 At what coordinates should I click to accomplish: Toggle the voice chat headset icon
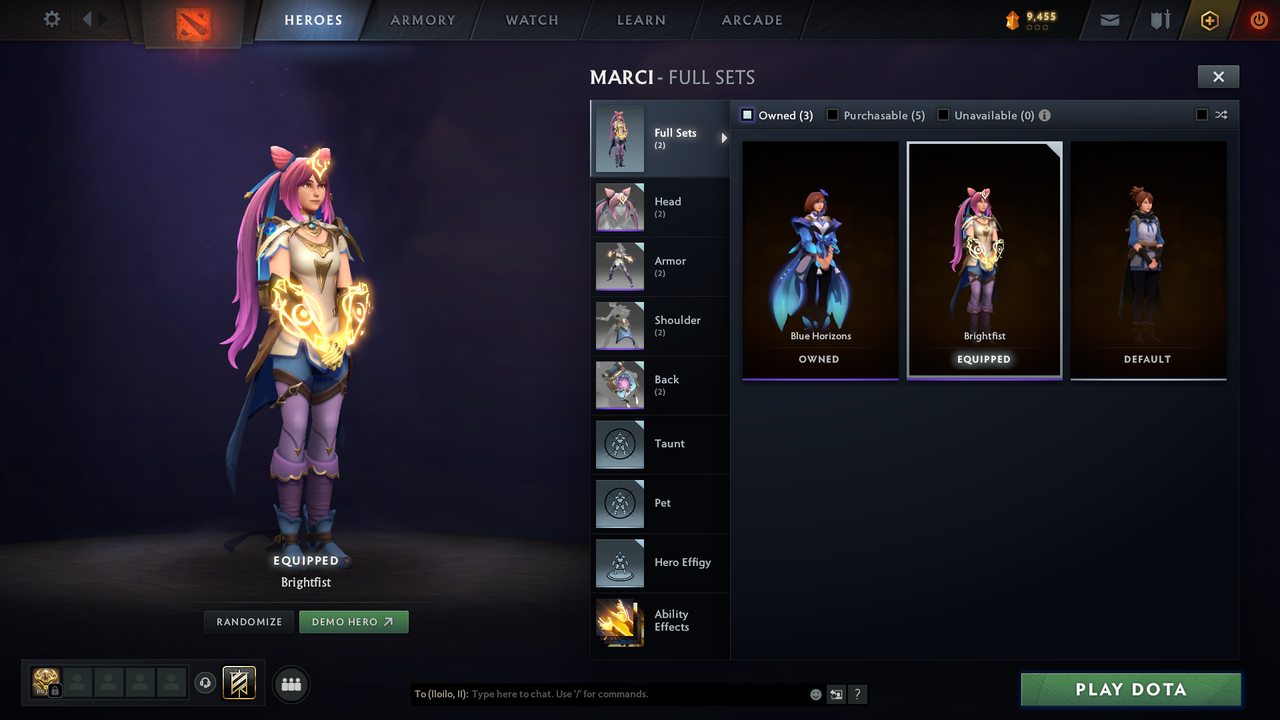[x=206, y=684]
